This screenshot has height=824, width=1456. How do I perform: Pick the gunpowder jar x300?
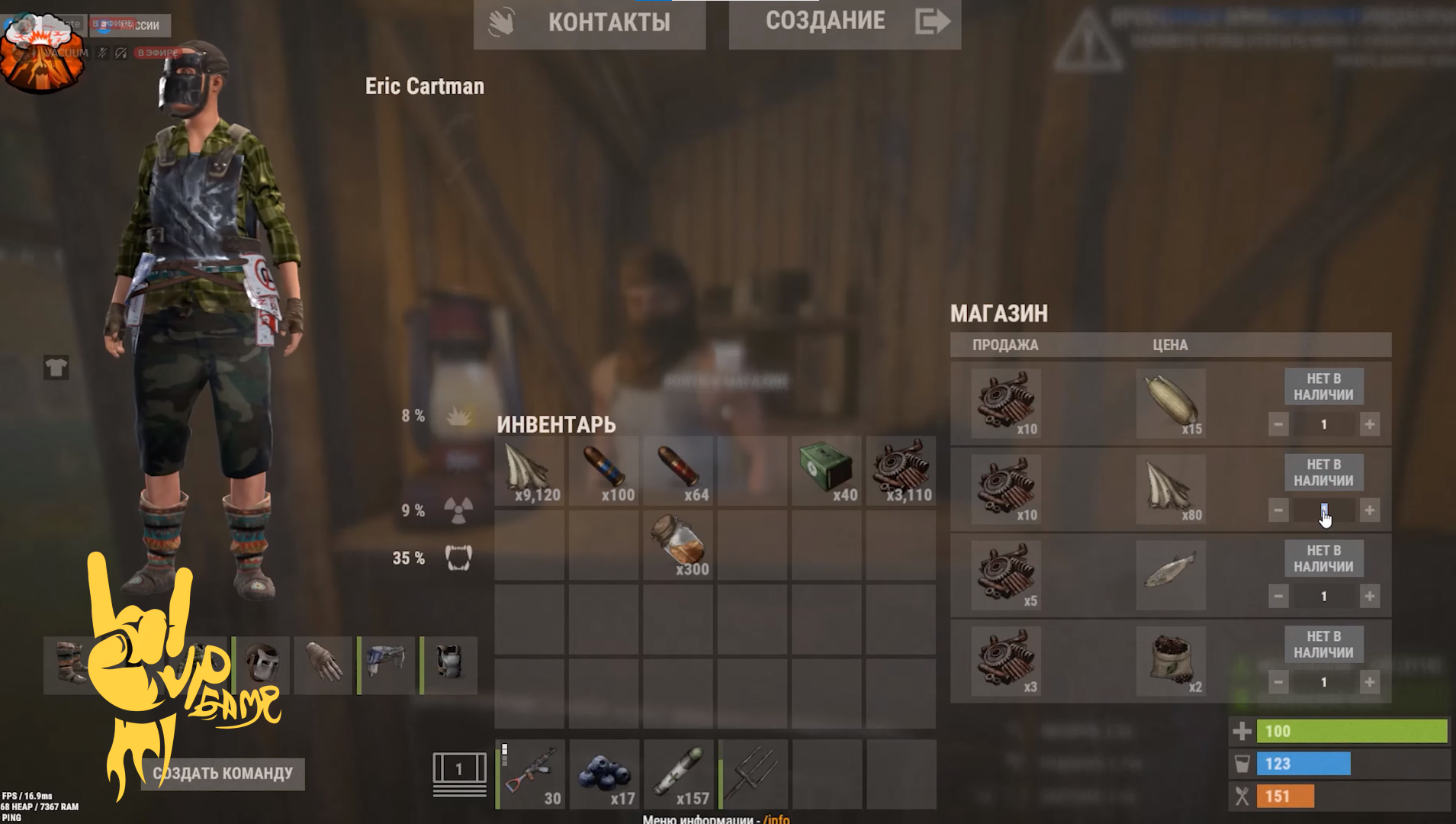[x=678, y=545]
